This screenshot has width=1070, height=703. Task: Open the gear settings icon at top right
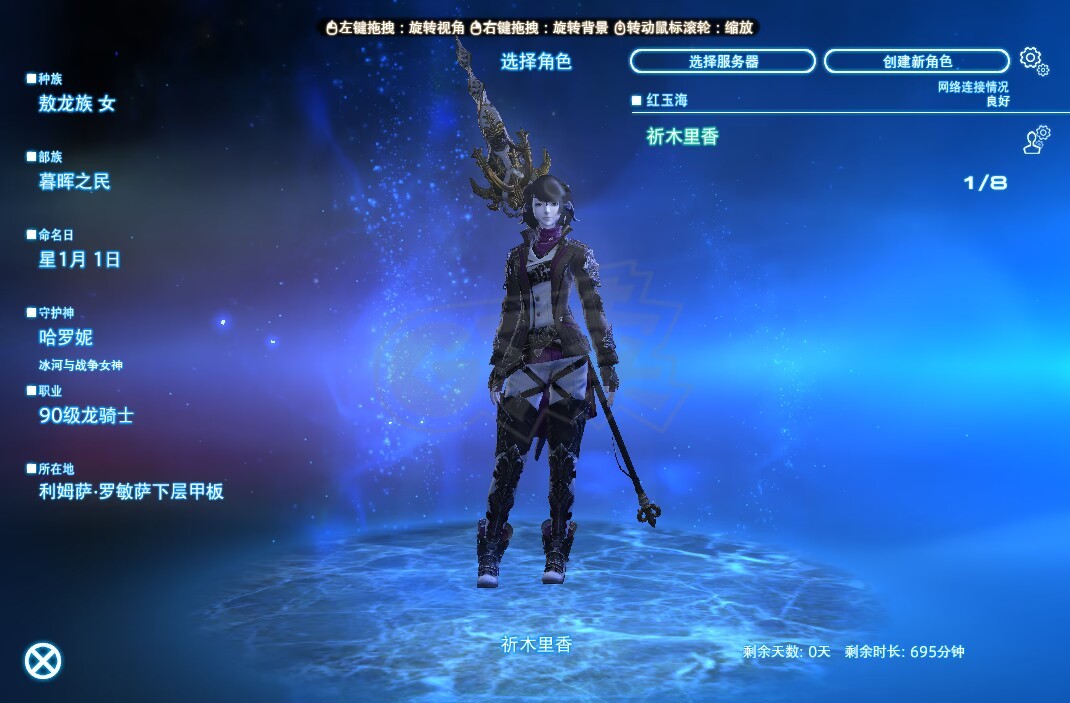pyautogui.click(x=1033, y=61)
